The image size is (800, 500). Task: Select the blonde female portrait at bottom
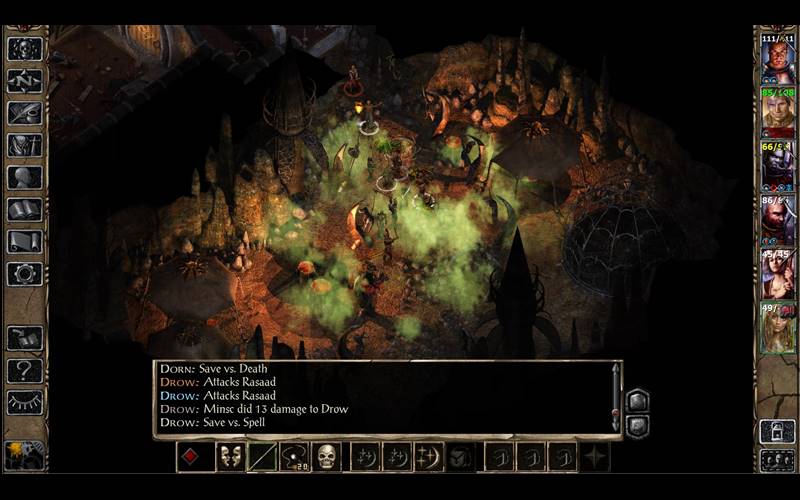777,328
